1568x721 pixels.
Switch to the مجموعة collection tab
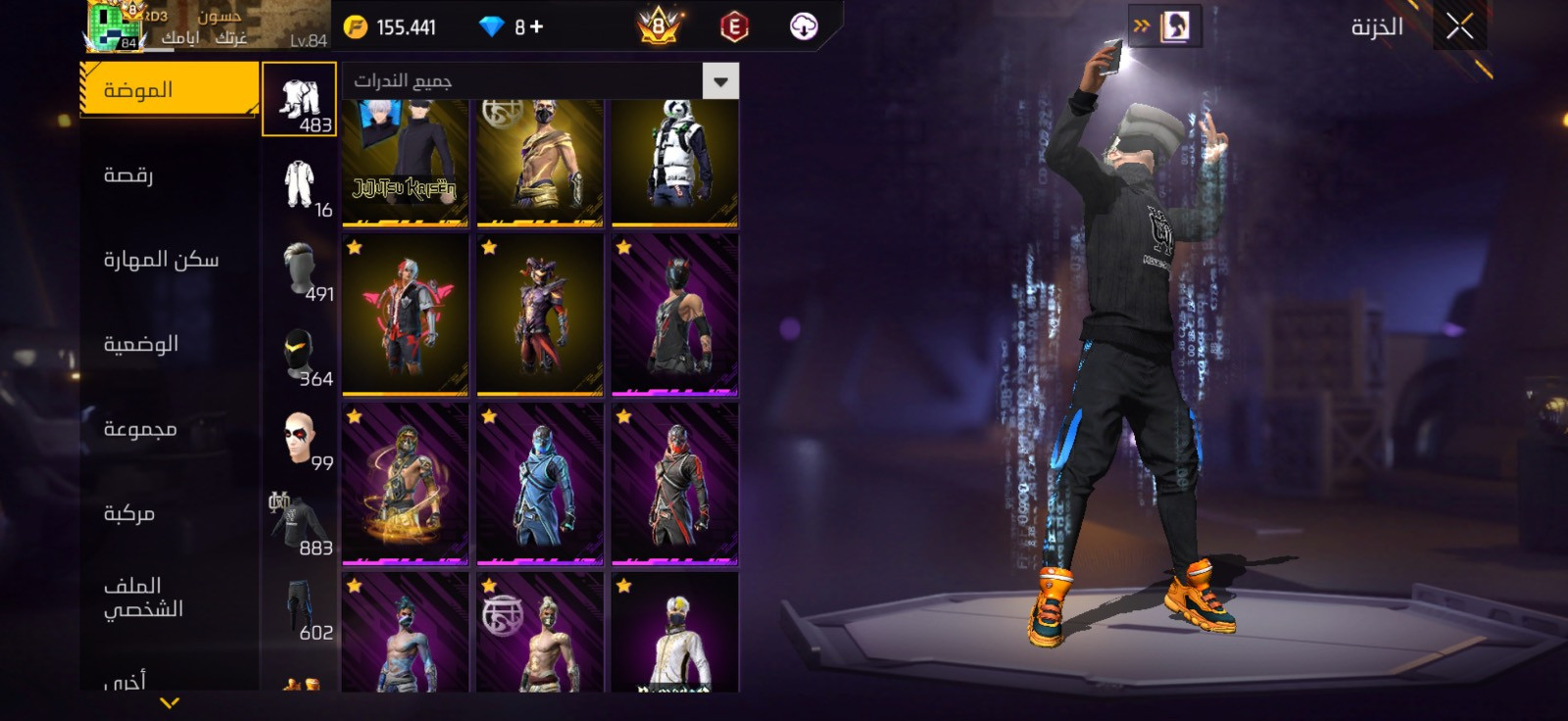coord(140,429)
